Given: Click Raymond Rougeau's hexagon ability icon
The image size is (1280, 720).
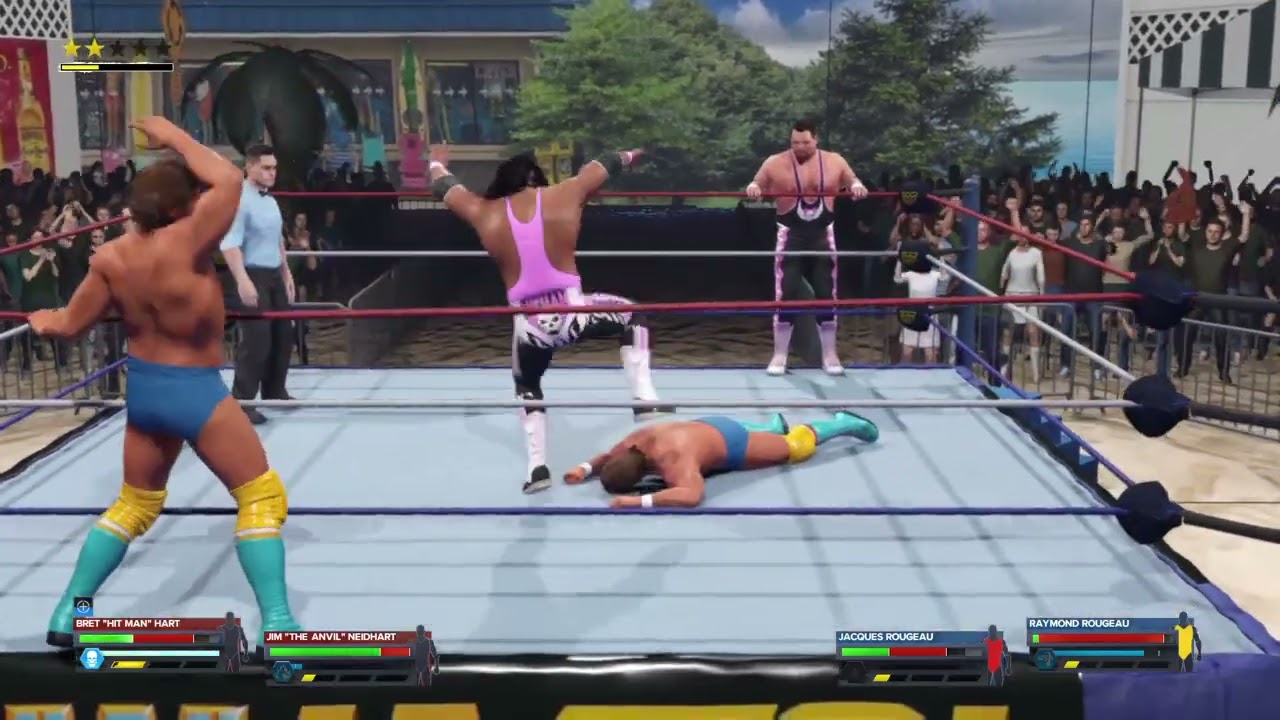Looking at the screenshot, I should coord(1045,659).
